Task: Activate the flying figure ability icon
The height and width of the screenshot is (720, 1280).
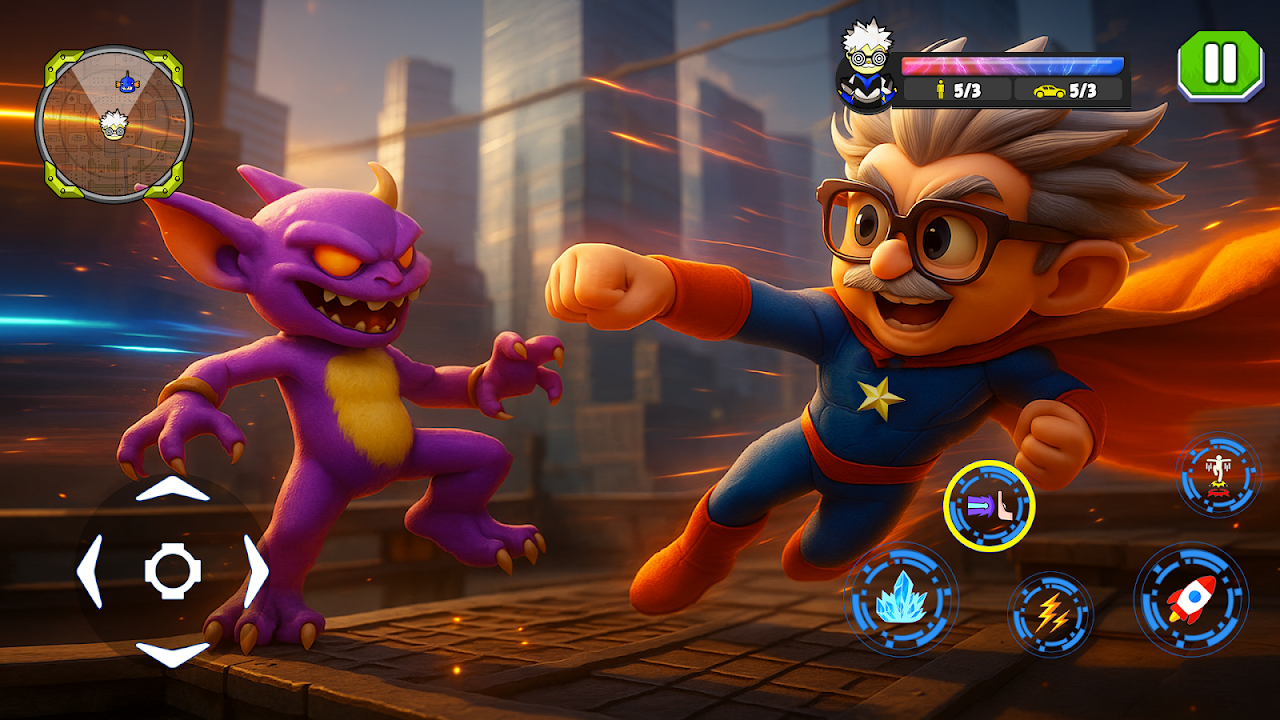Action: click(1218, 474)
